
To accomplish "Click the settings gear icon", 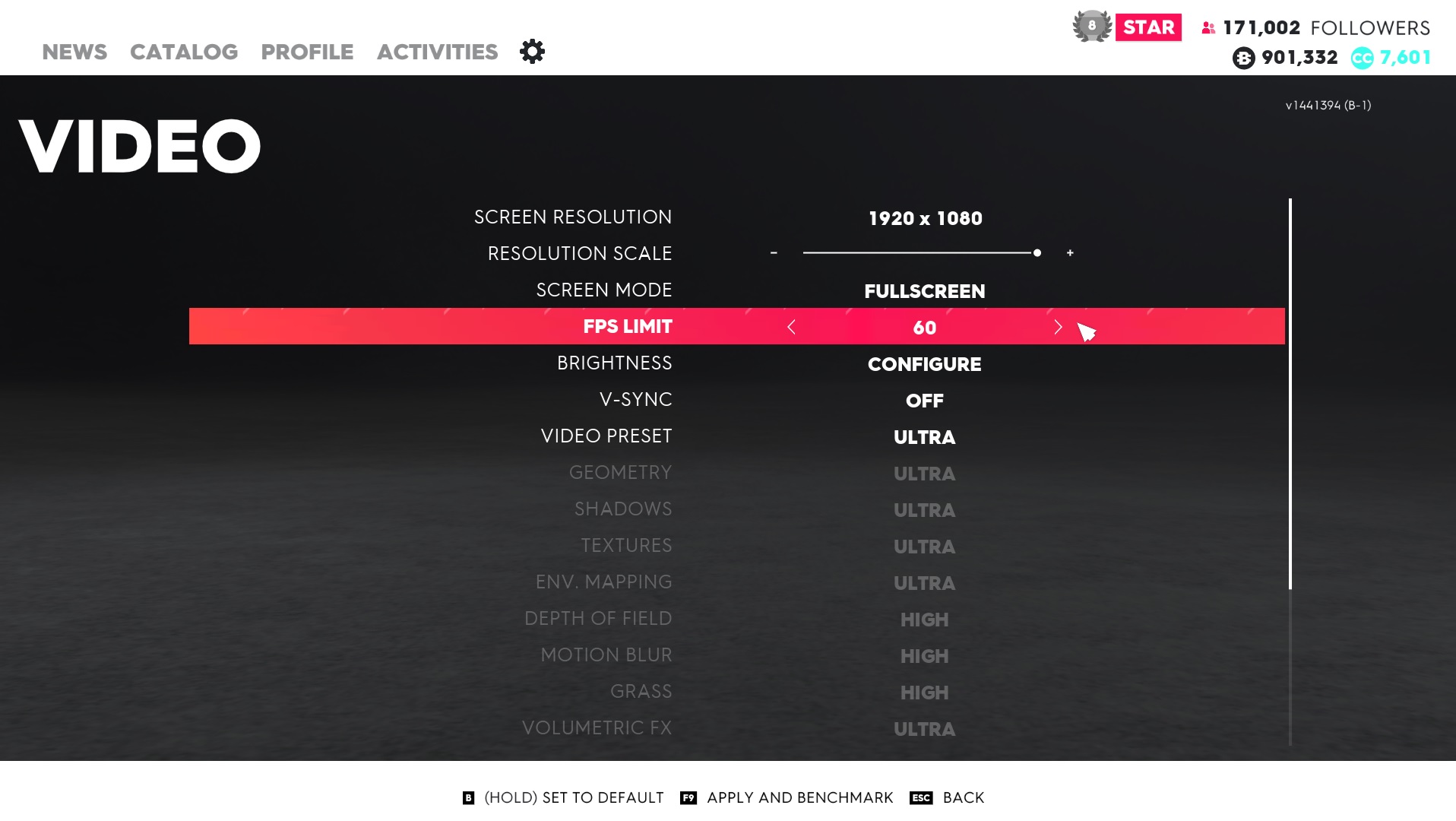I will click(x=532, y=52).
